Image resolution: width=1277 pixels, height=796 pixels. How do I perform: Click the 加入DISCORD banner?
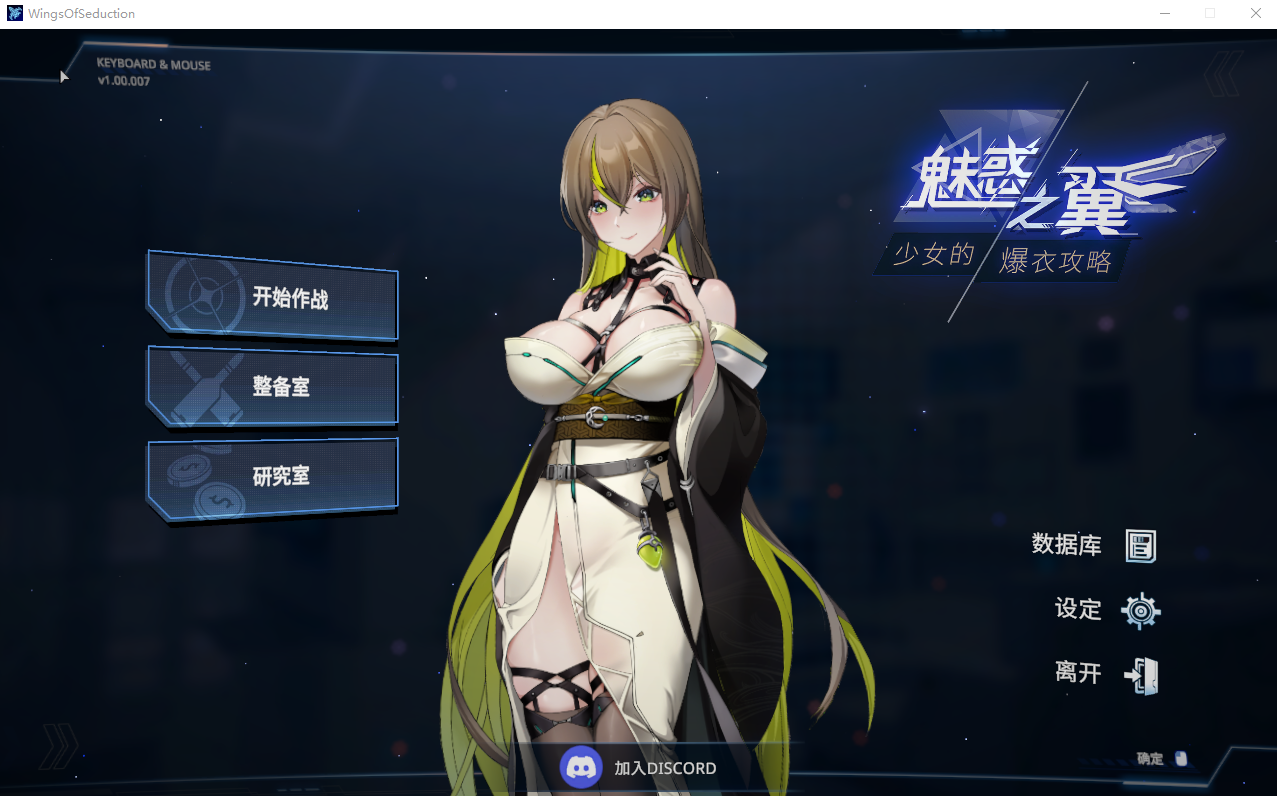(640, 768)
